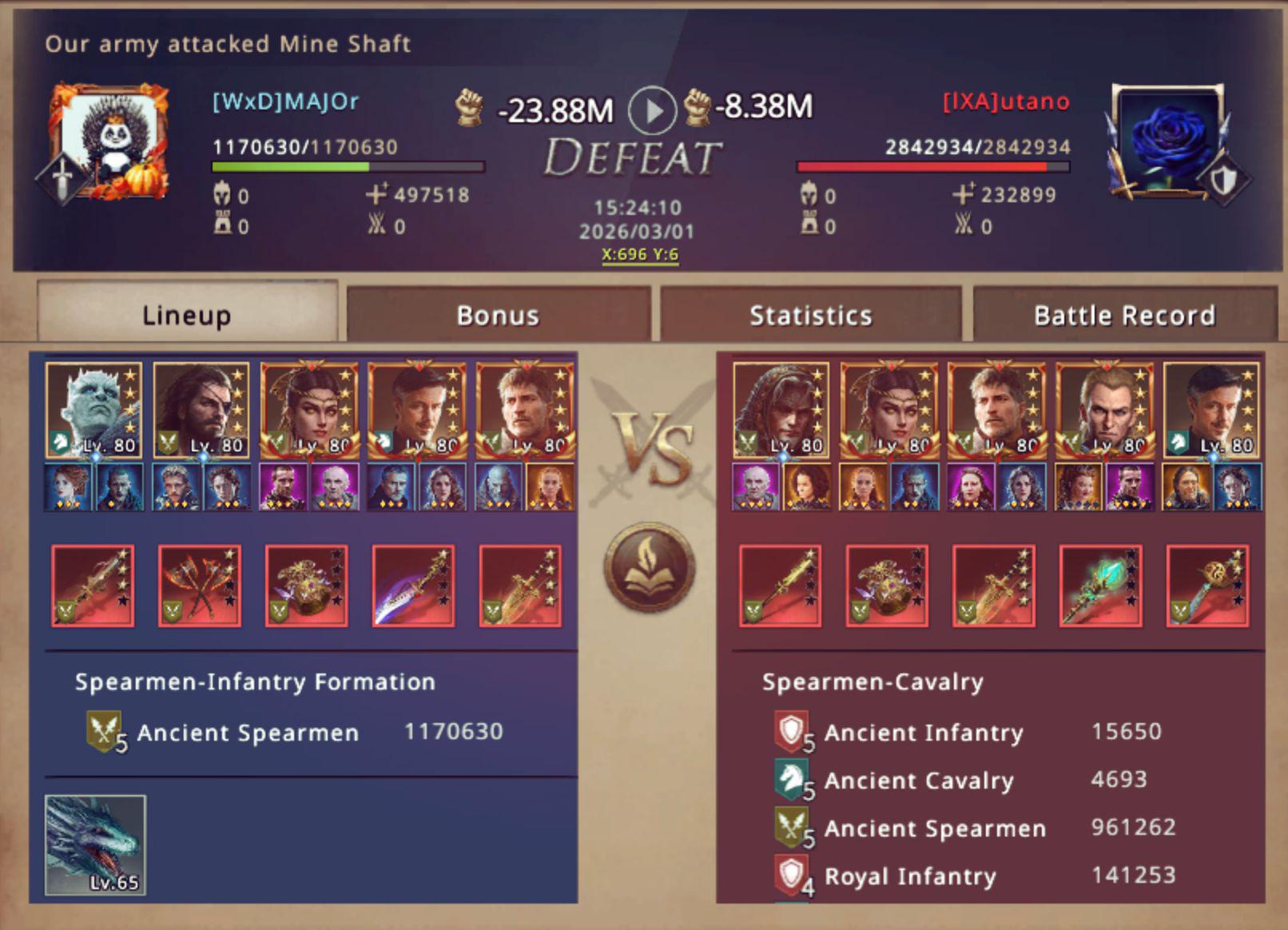Switch to the Bonus tab
The width and height of the screenshot is (1288, 930).
pos(498,315)
